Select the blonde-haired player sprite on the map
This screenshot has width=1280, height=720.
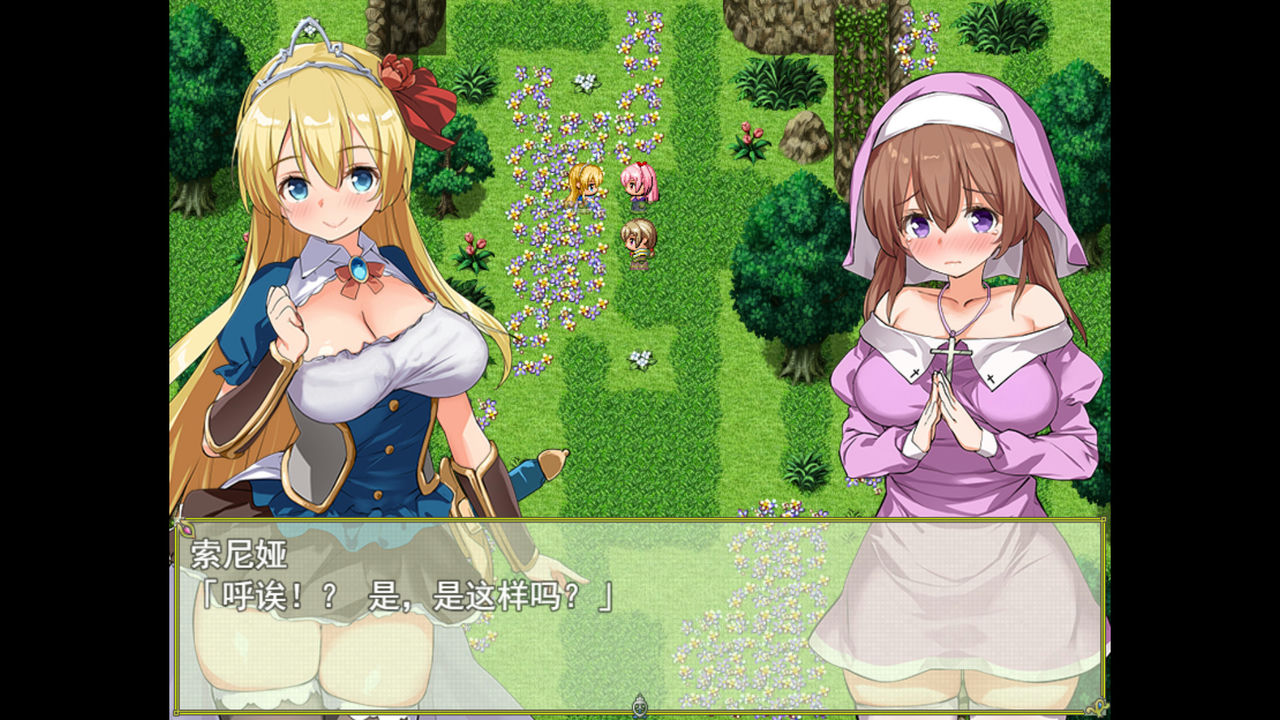pos(584,188)
